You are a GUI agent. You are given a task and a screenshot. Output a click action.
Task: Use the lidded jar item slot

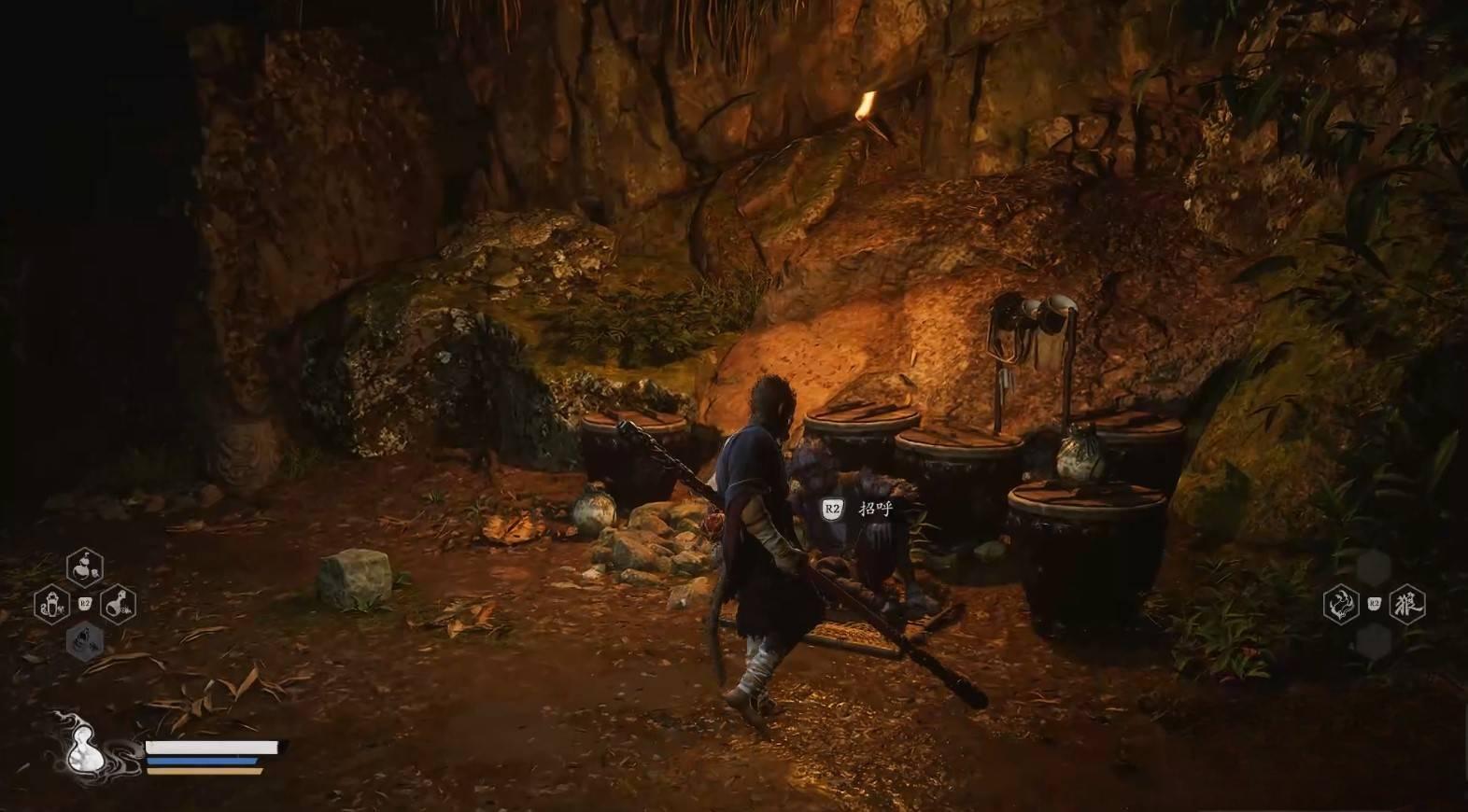tap(51, 605)
